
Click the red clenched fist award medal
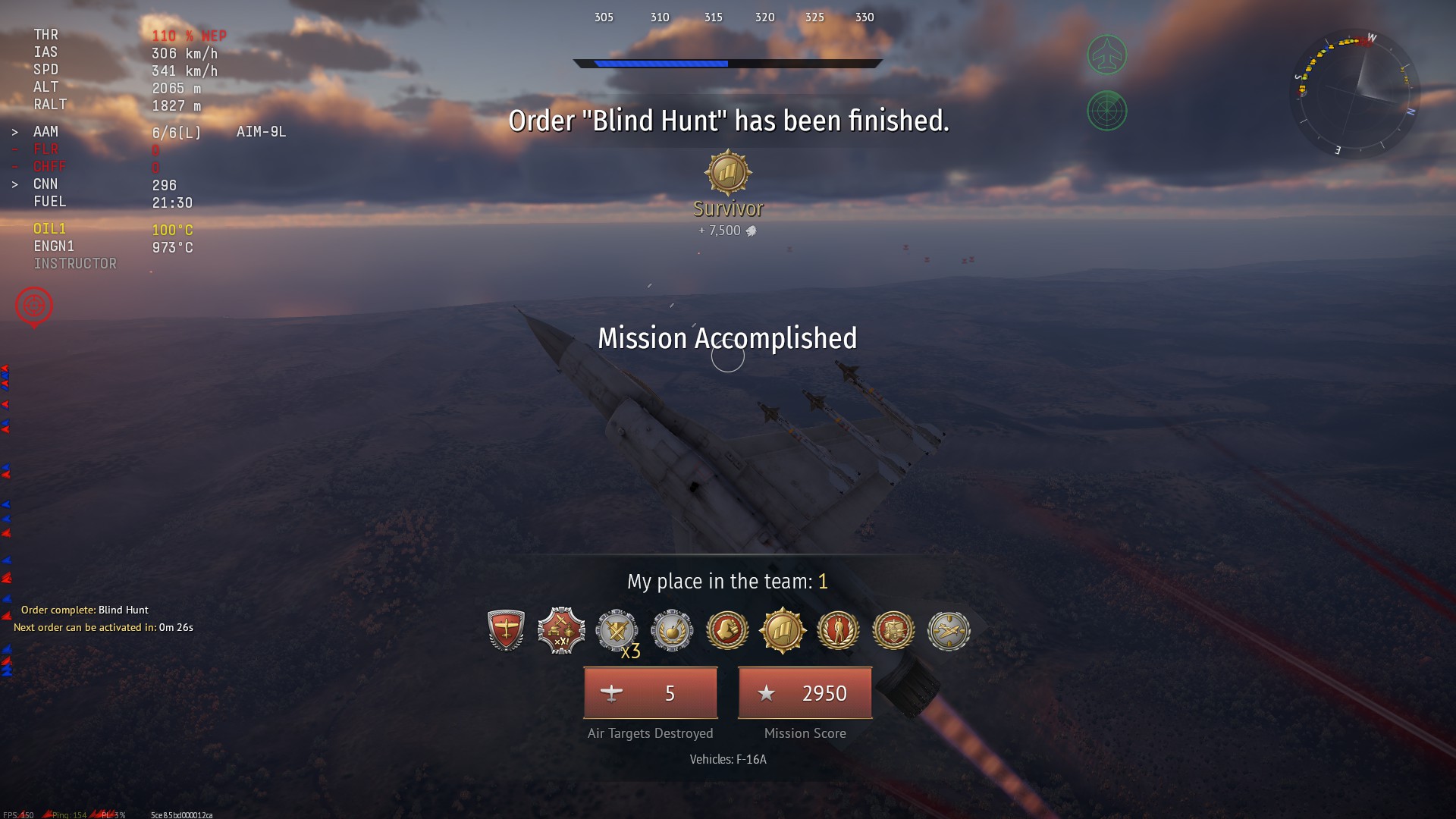pos(727,630)
